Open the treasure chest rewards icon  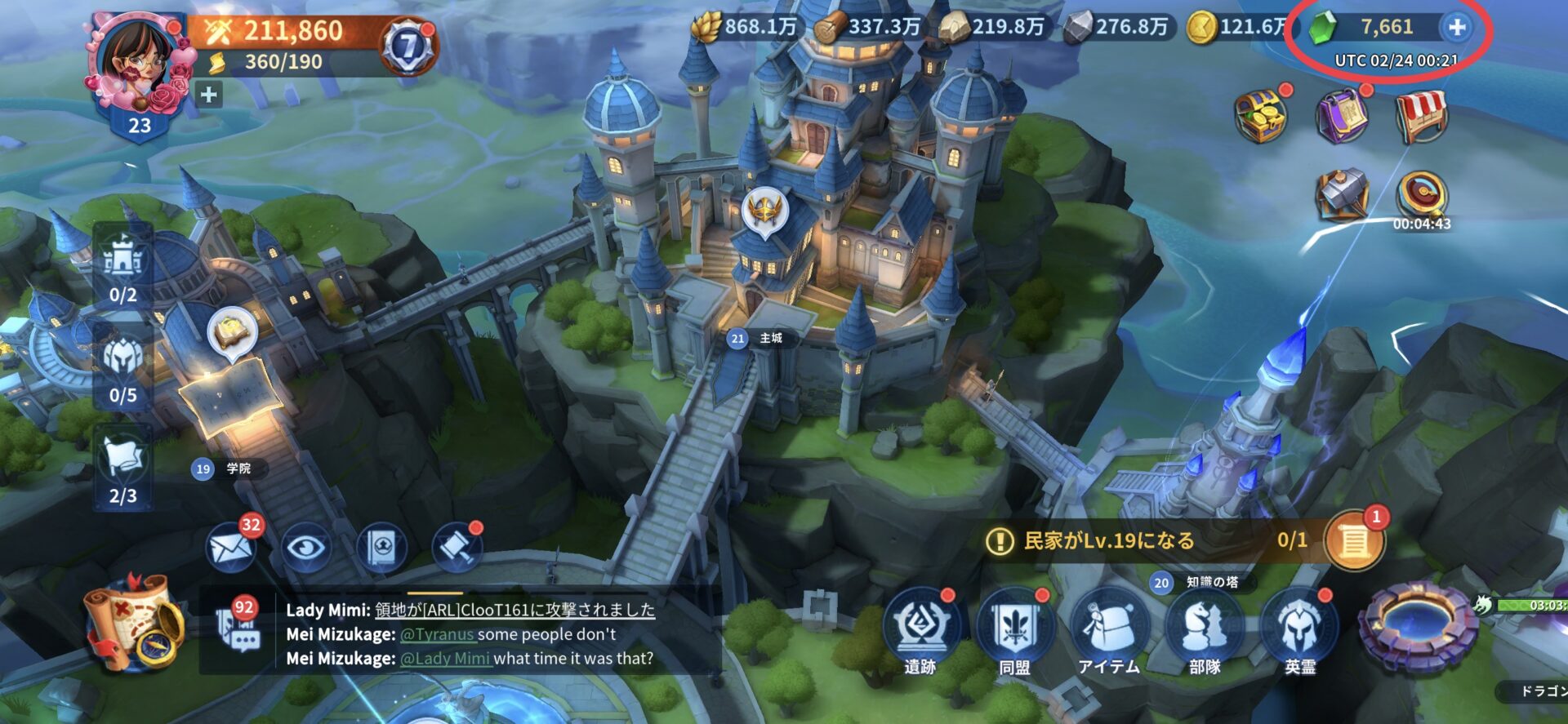[x=1260, y=117]
